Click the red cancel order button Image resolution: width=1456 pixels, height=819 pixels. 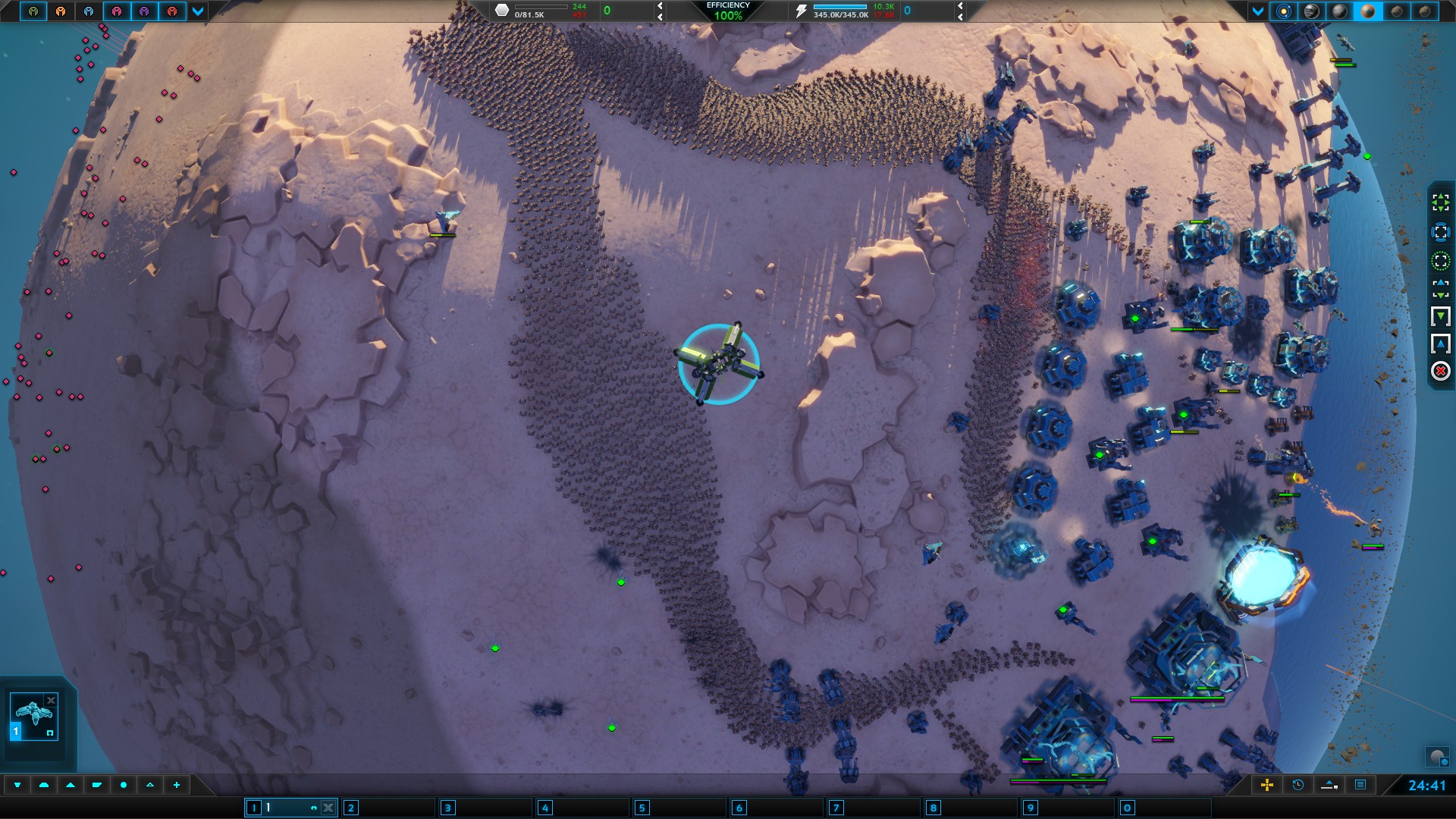(x=1440, y=371)
